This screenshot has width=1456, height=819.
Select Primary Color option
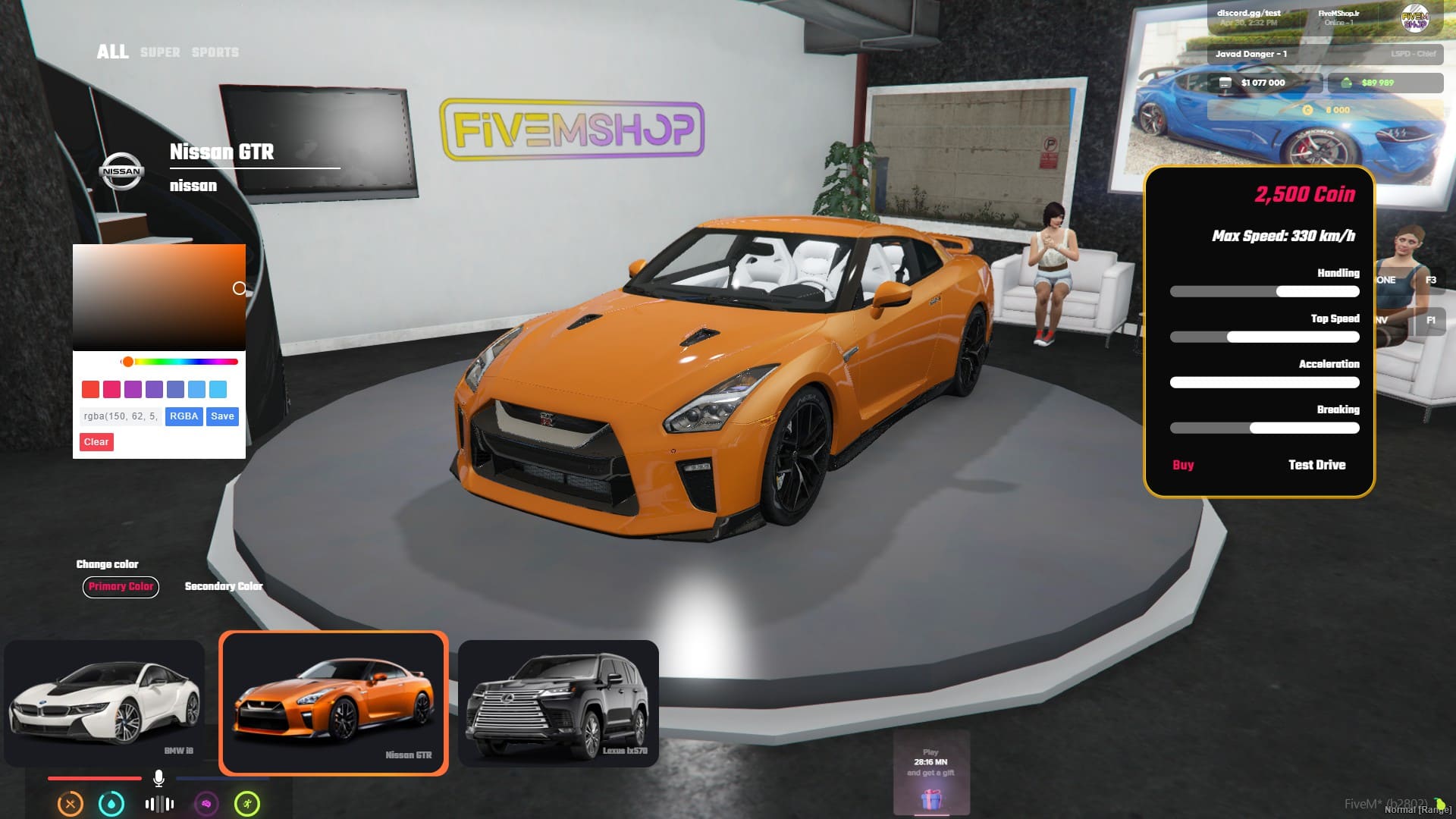[121, 586]
